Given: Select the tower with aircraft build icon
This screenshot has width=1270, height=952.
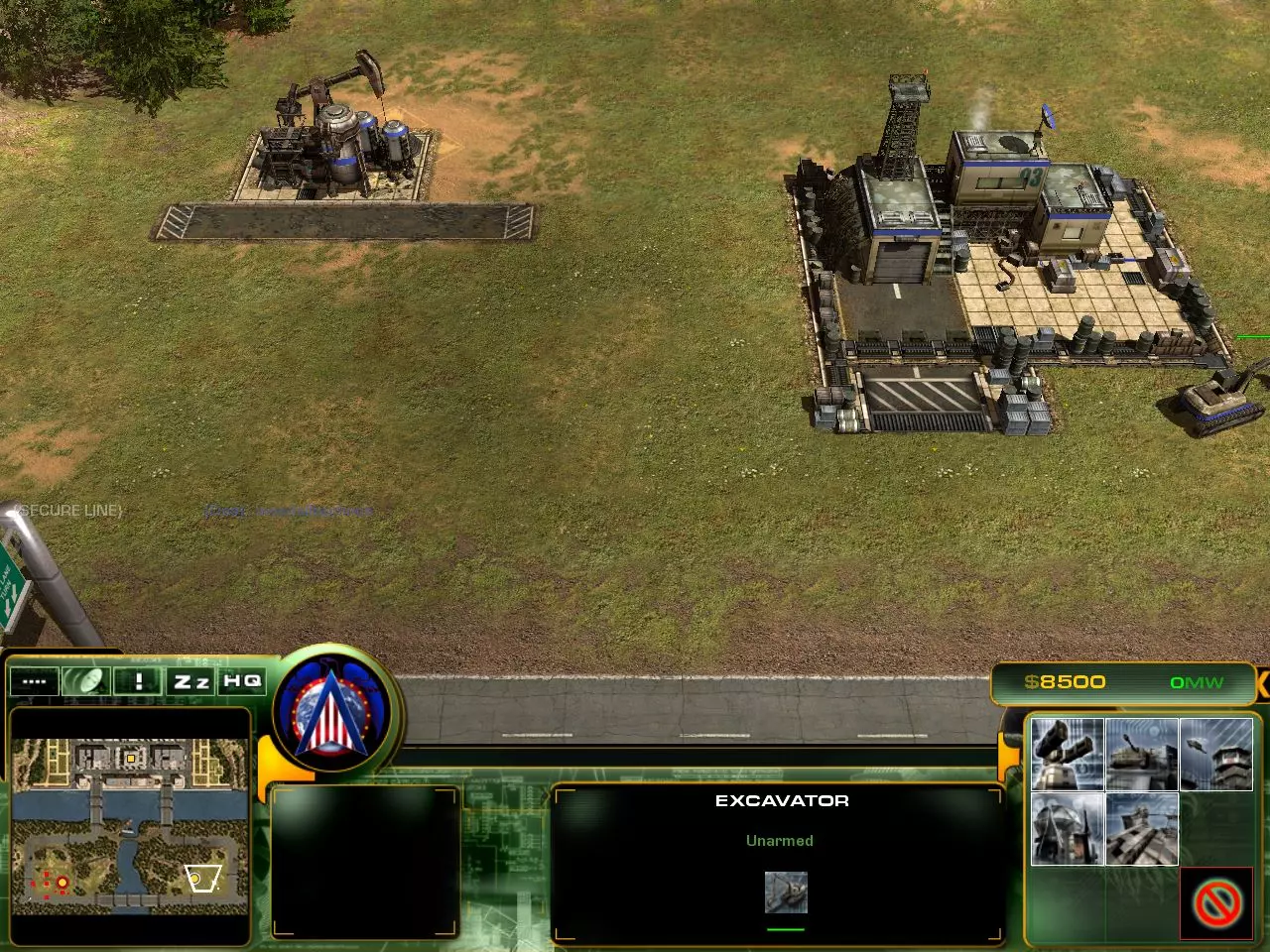Looking at the screenshot, I should (x=1215, y=755).
